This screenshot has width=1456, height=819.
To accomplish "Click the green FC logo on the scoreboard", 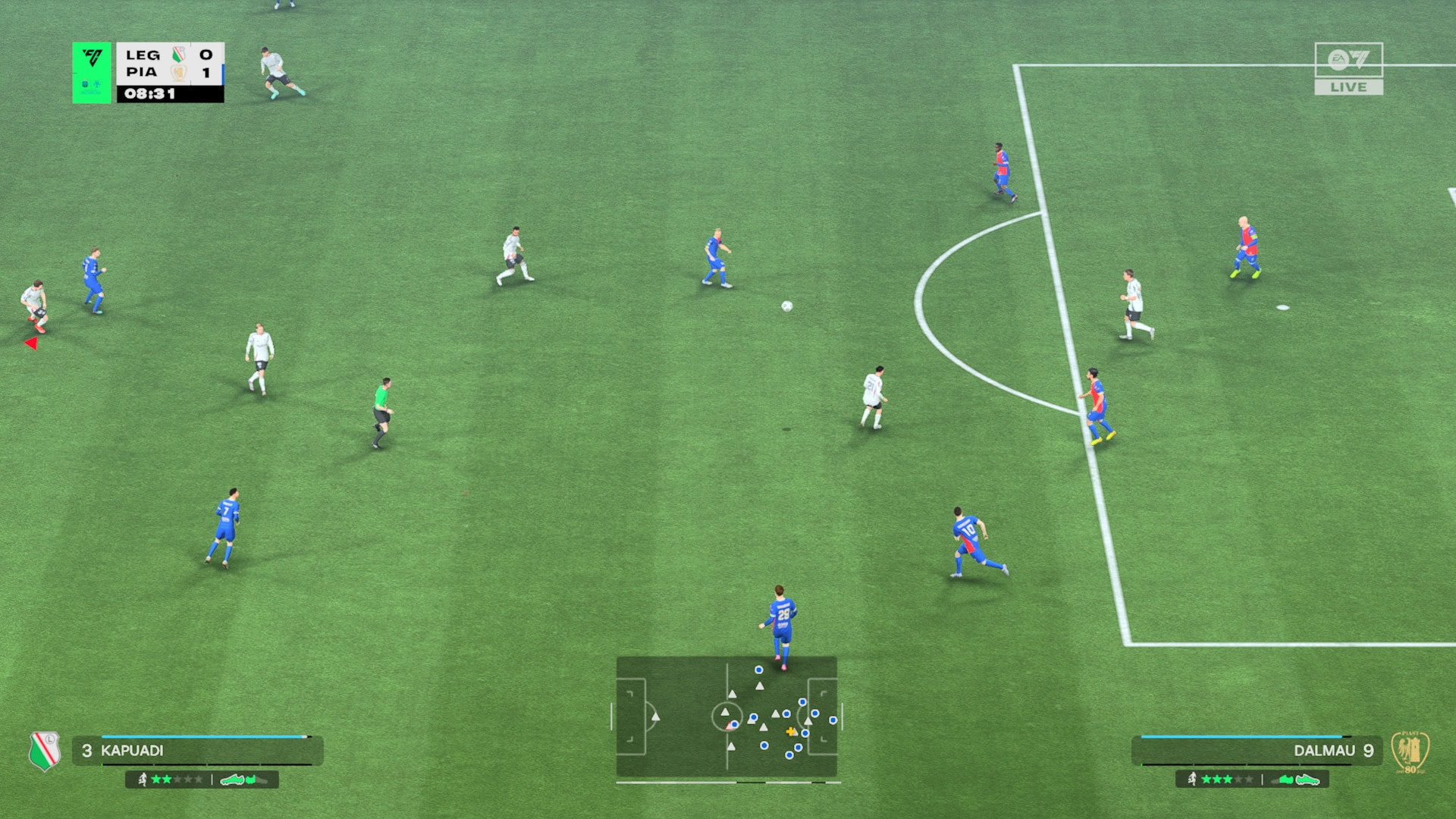I will (x=92, y=72).
